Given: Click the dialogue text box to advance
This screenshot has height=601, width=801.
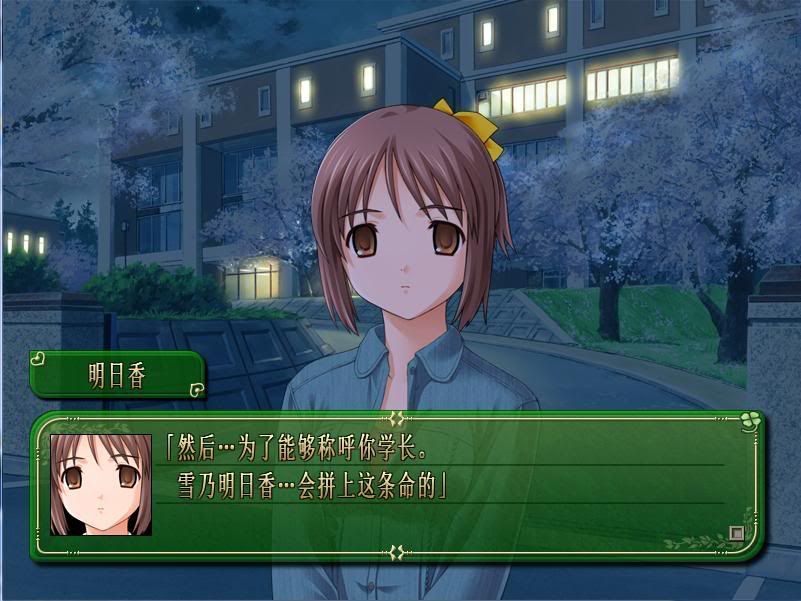Looking at the screenshot, I should tap(440, 480).
